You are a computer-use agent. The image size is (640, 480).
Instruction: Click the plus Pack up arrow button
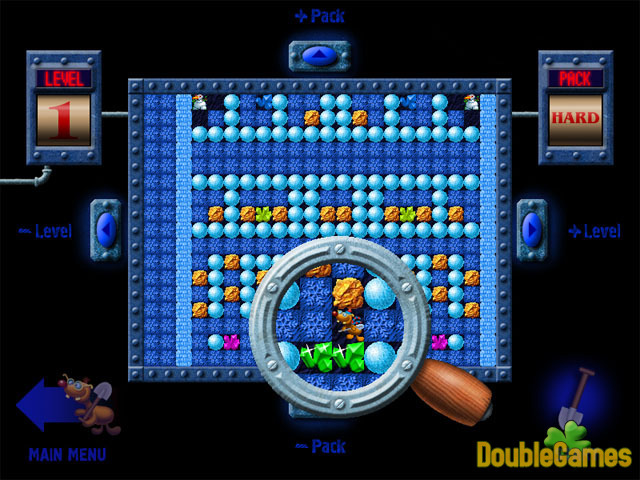319,55
